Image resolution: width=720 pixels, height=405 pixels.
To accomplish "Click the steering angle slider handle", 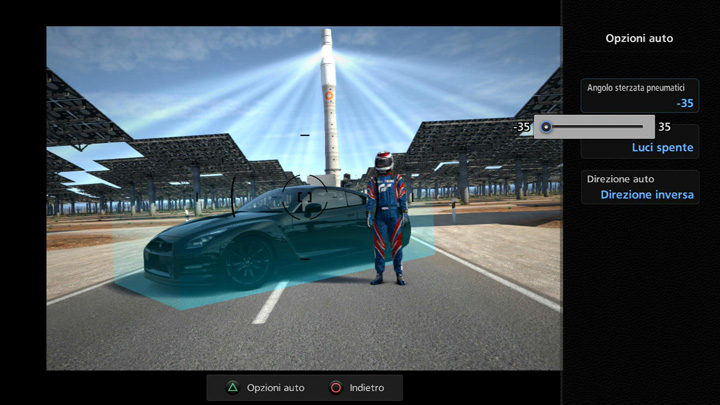I will pyautogui.click(x=546, y=127).
